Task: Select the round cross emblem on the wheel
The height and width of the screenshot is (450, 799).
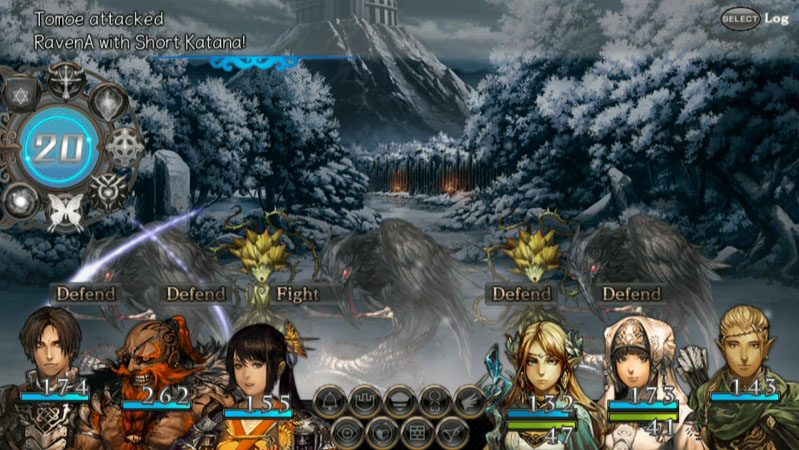Action: pyautogui.click(x=124, y=146)
